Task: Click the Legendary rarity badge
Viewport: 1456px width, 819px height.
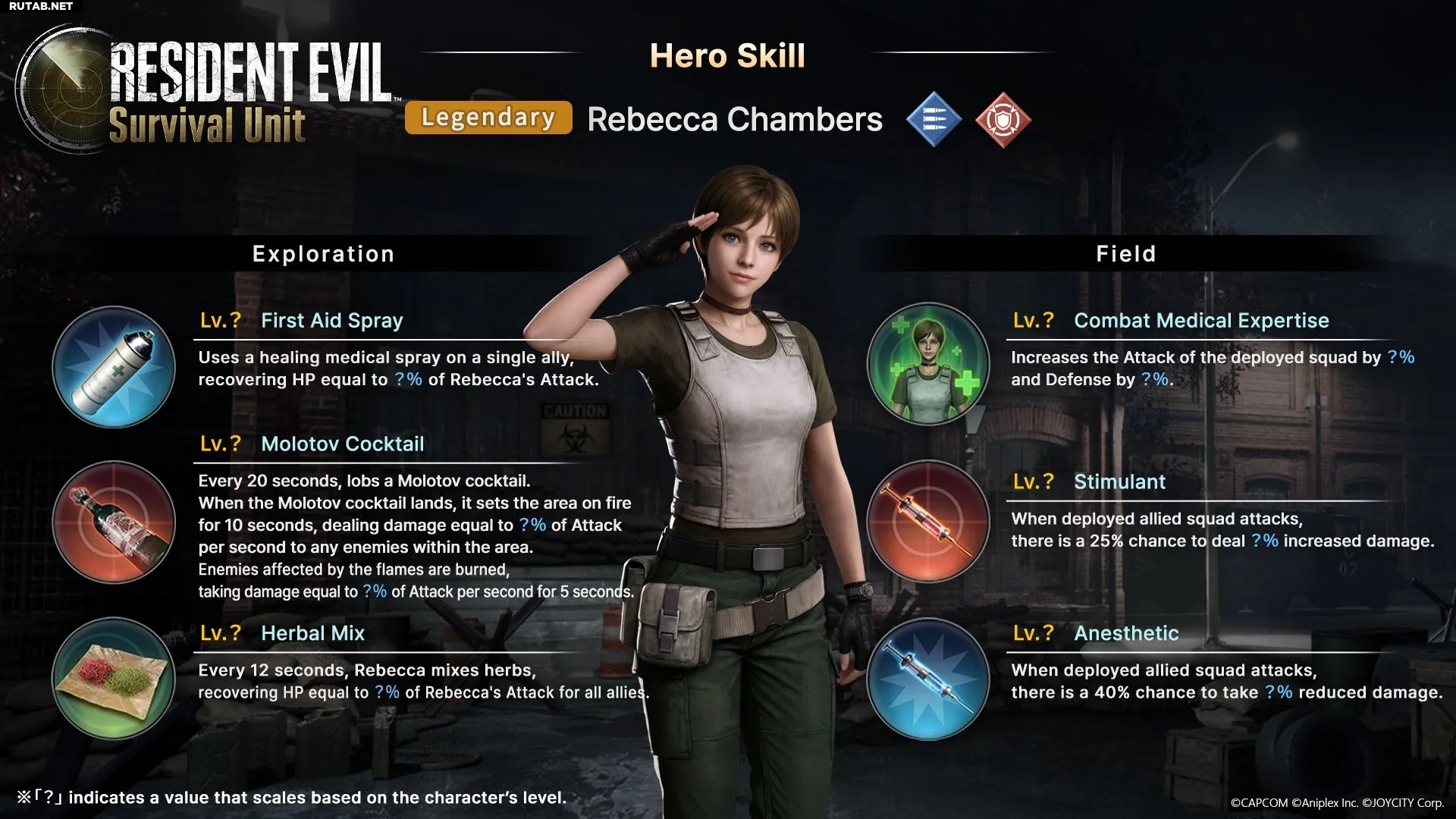Action: (x=488, y=118)
